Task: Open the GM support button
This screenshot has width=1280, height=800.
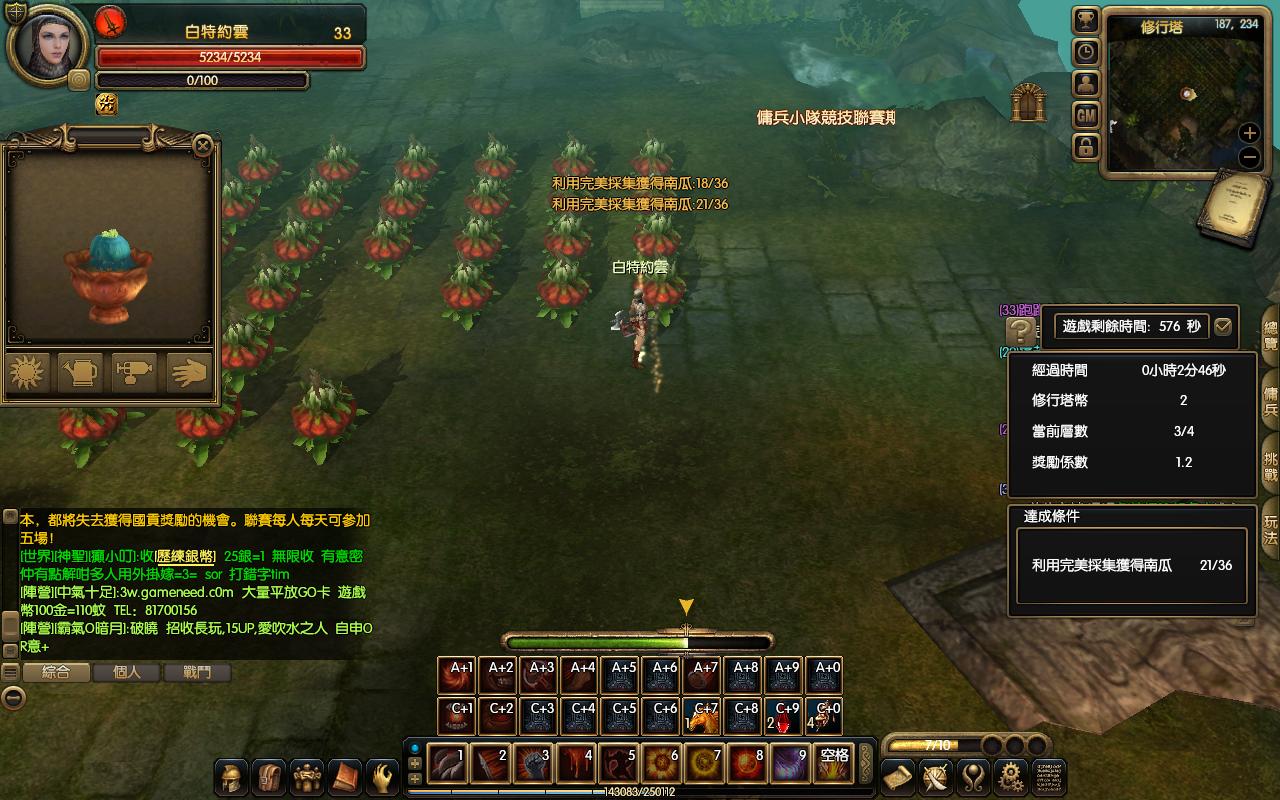Action: [x=1086, y=116]
